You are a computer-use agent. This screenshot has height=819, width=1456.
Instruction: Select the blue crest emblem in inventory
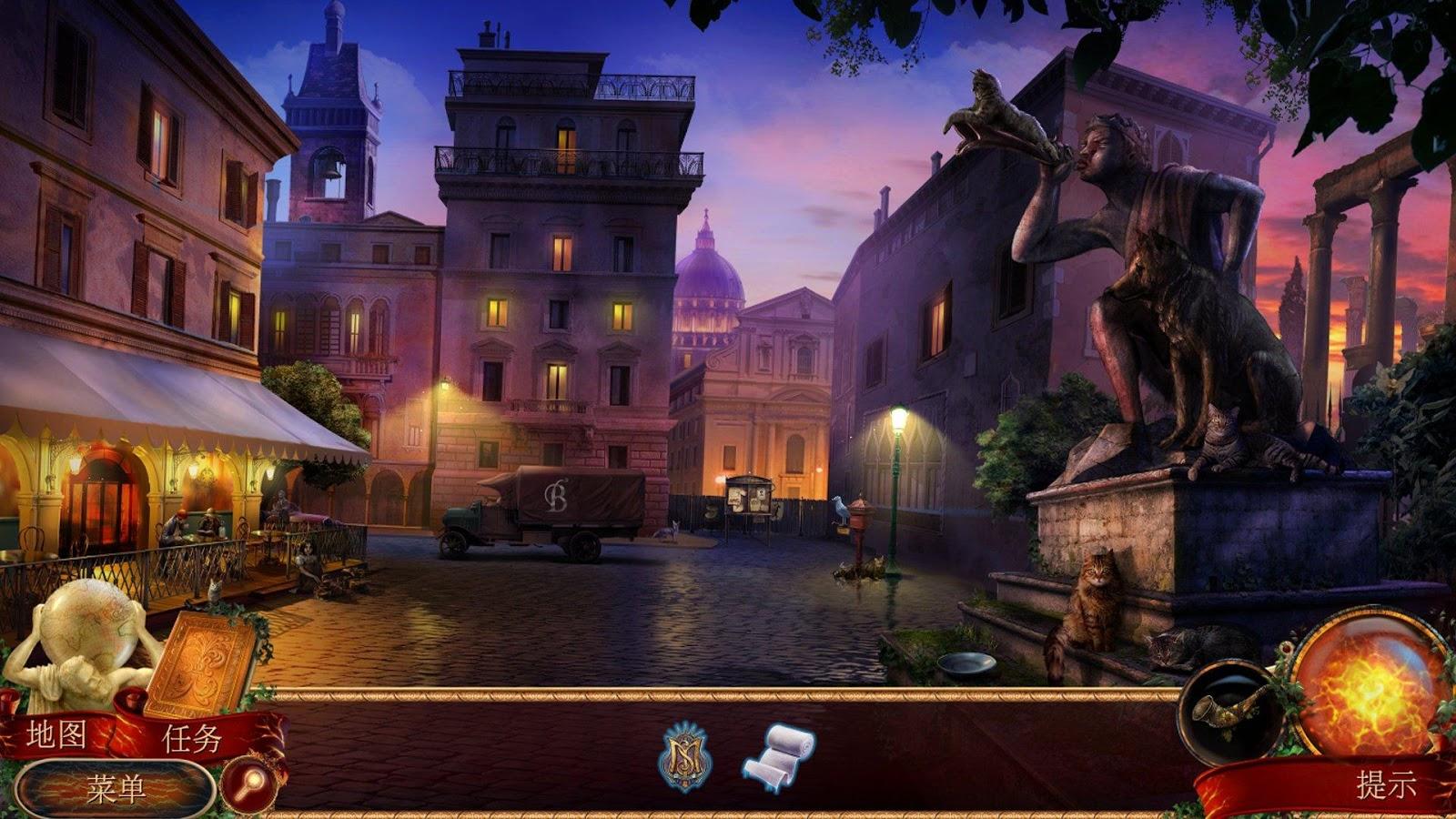click(684, 756)
